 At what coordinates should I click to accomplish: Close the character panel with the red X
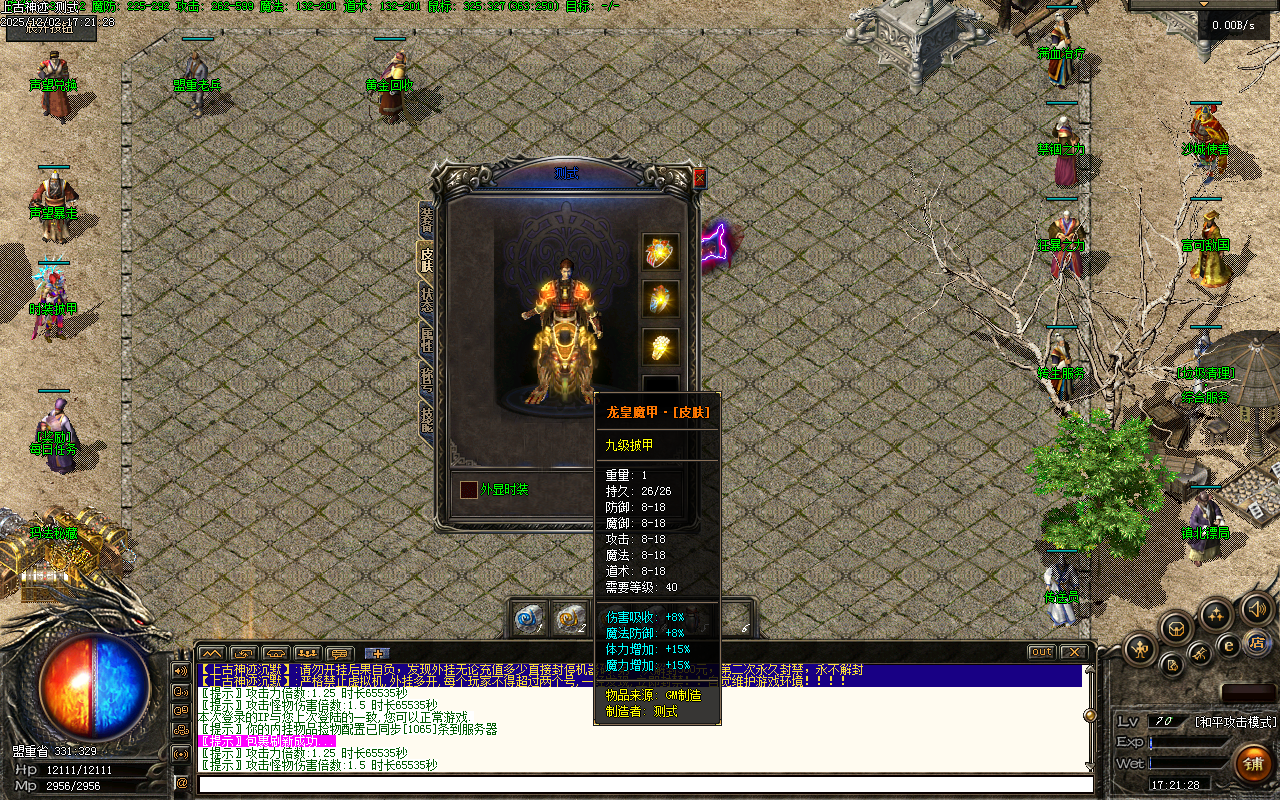(x=699, y=177)
